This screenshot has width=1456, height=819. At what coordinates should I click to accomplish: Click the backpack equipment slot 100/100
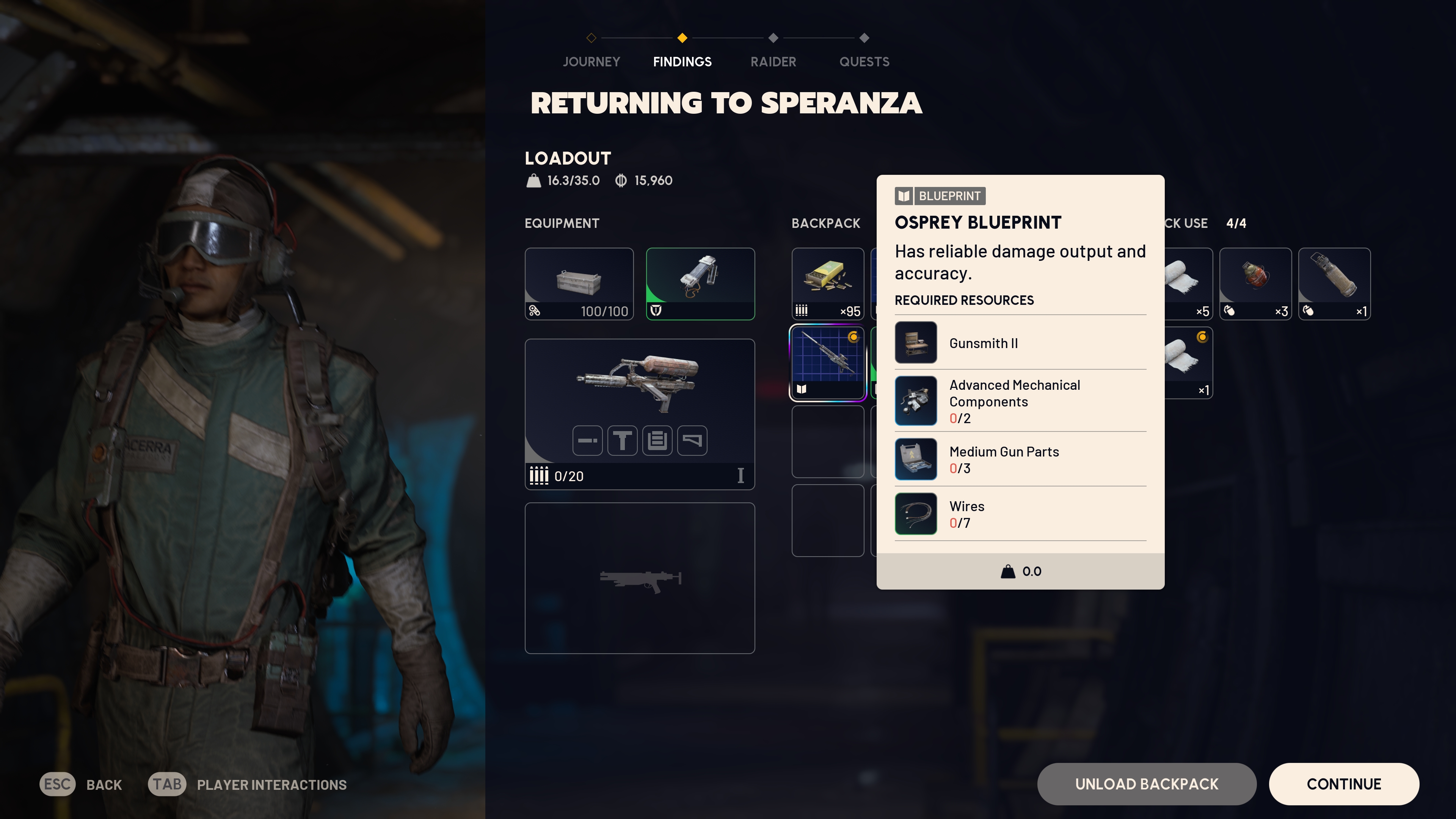tap(579, 284)
